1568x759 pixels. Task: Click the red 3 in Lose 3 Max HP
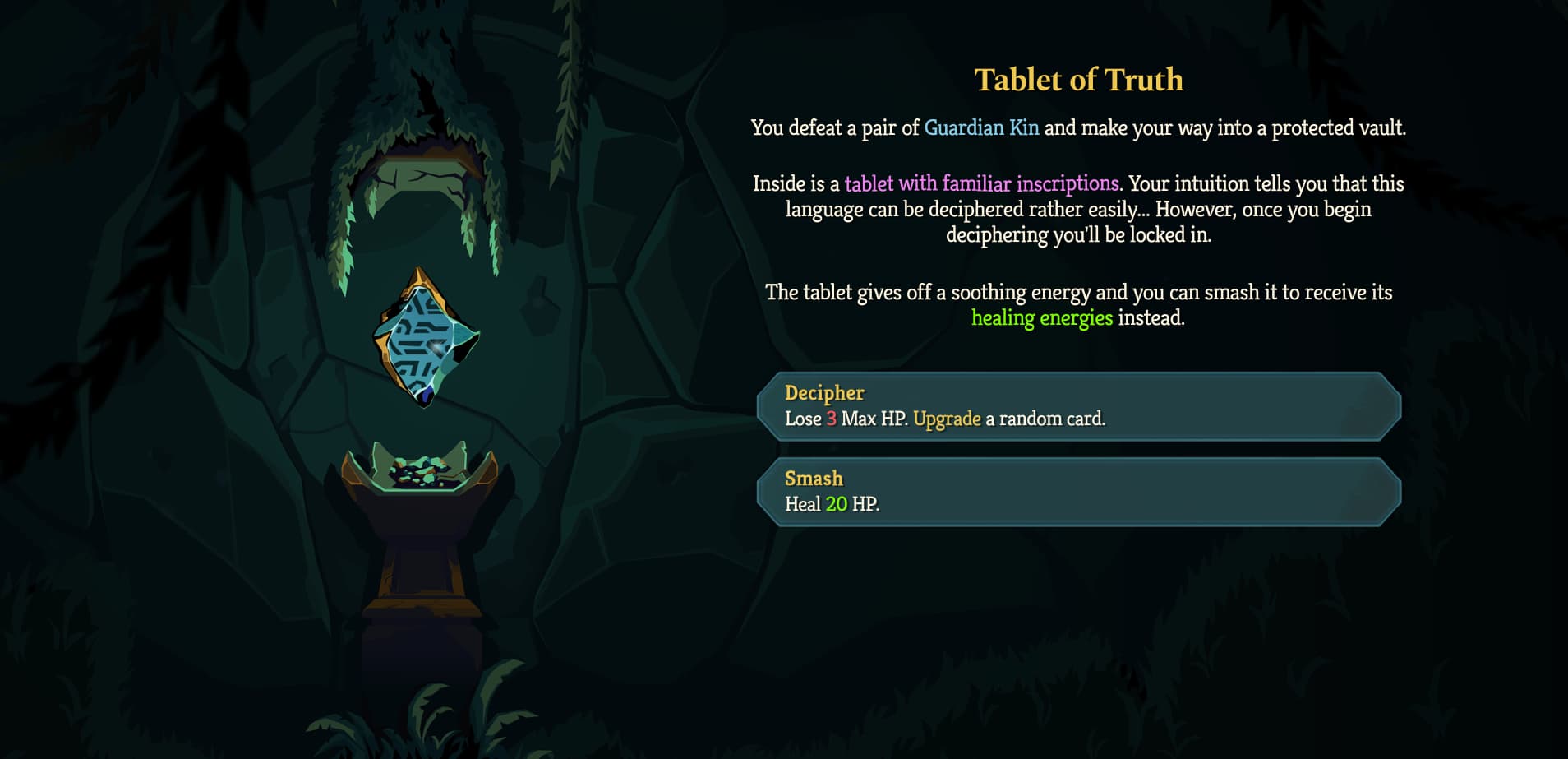[x=832, y=419]
